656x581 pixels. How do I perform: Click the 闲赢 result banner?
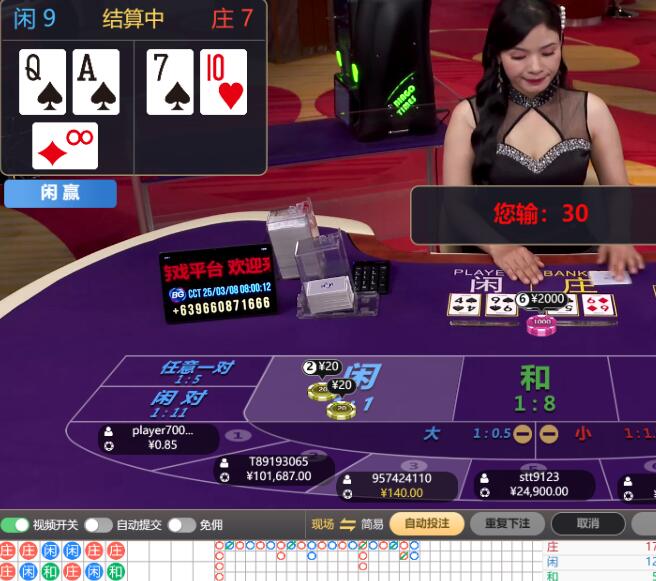tap(60, 193)
